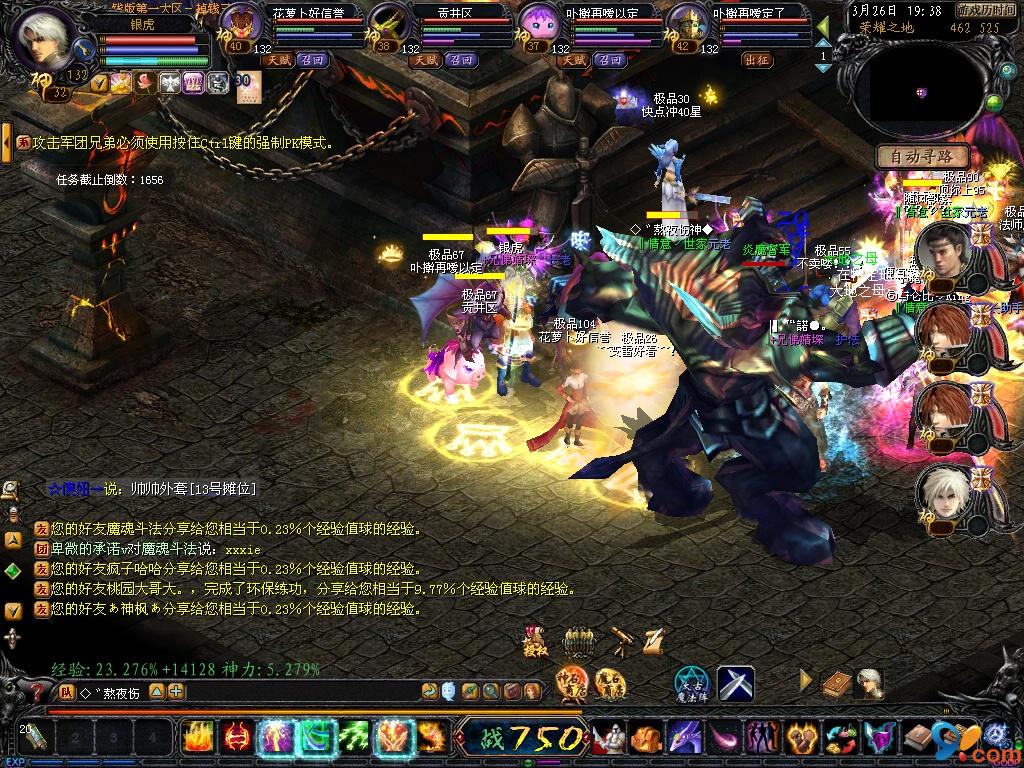1024x768 pixels.
Task: Click the purple dragon icon in bottom bar
Action: click(x=686, y=738)
